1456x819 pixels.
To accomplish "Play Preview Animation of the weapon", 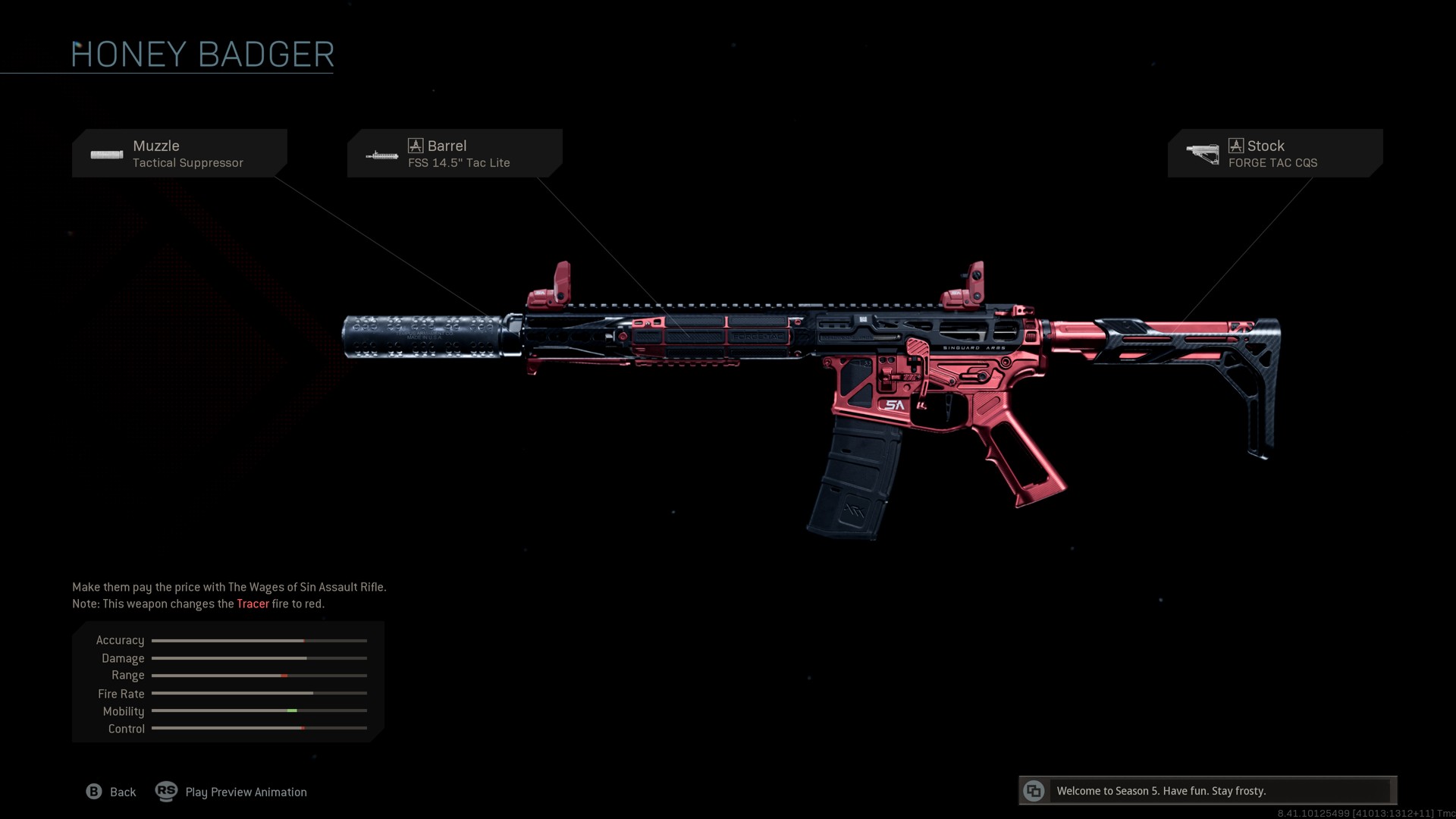I will pos(231,792).
